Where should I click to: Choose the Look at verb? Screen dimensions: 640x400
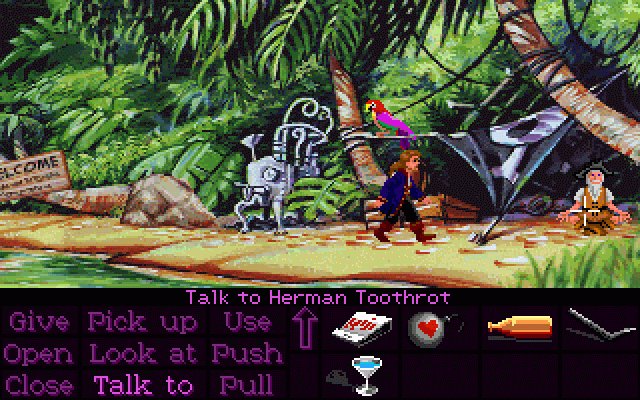coord(143,353)
